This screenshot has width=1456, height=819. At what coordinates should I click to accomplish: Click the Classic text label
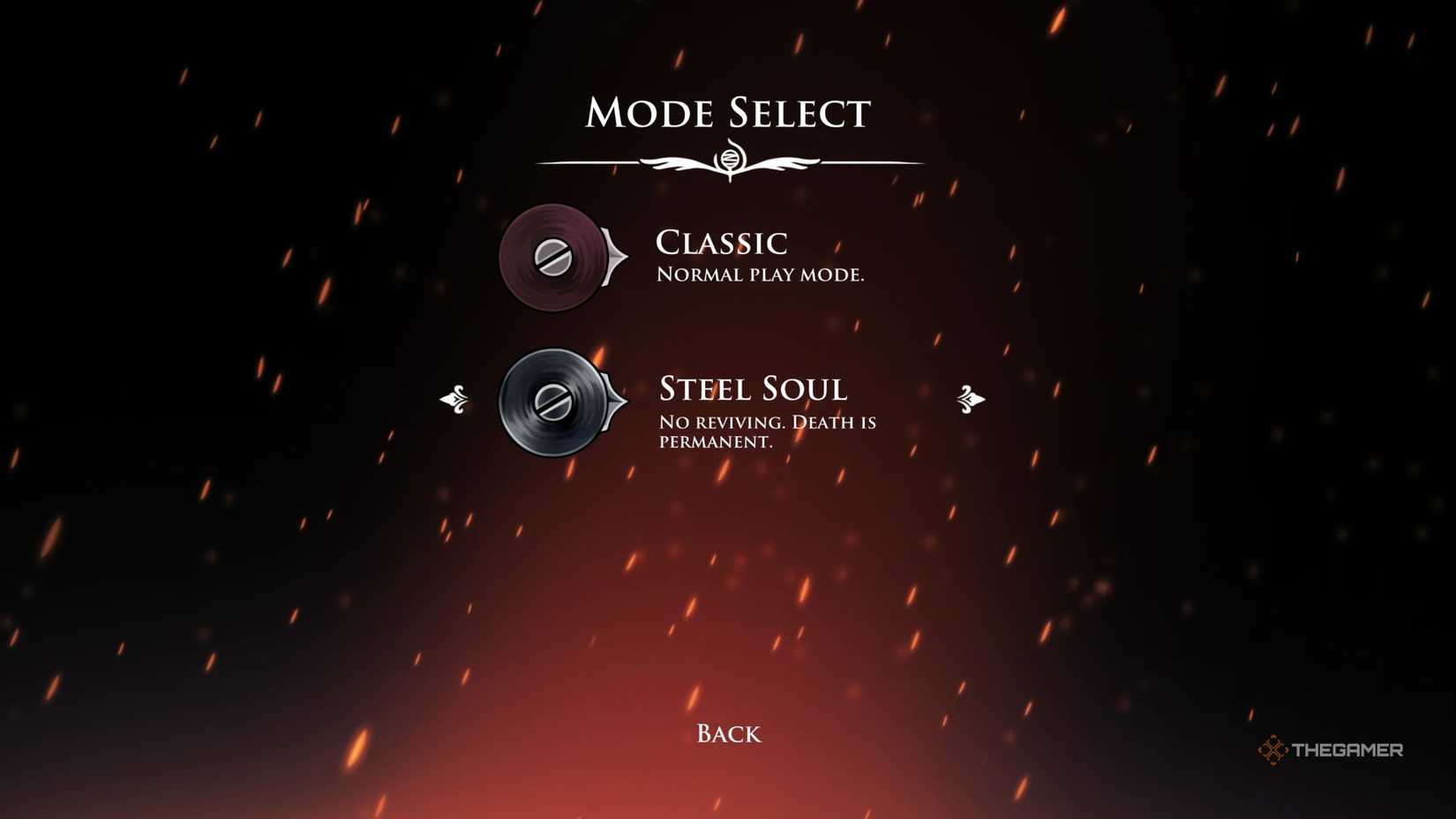tap(724, 244)
